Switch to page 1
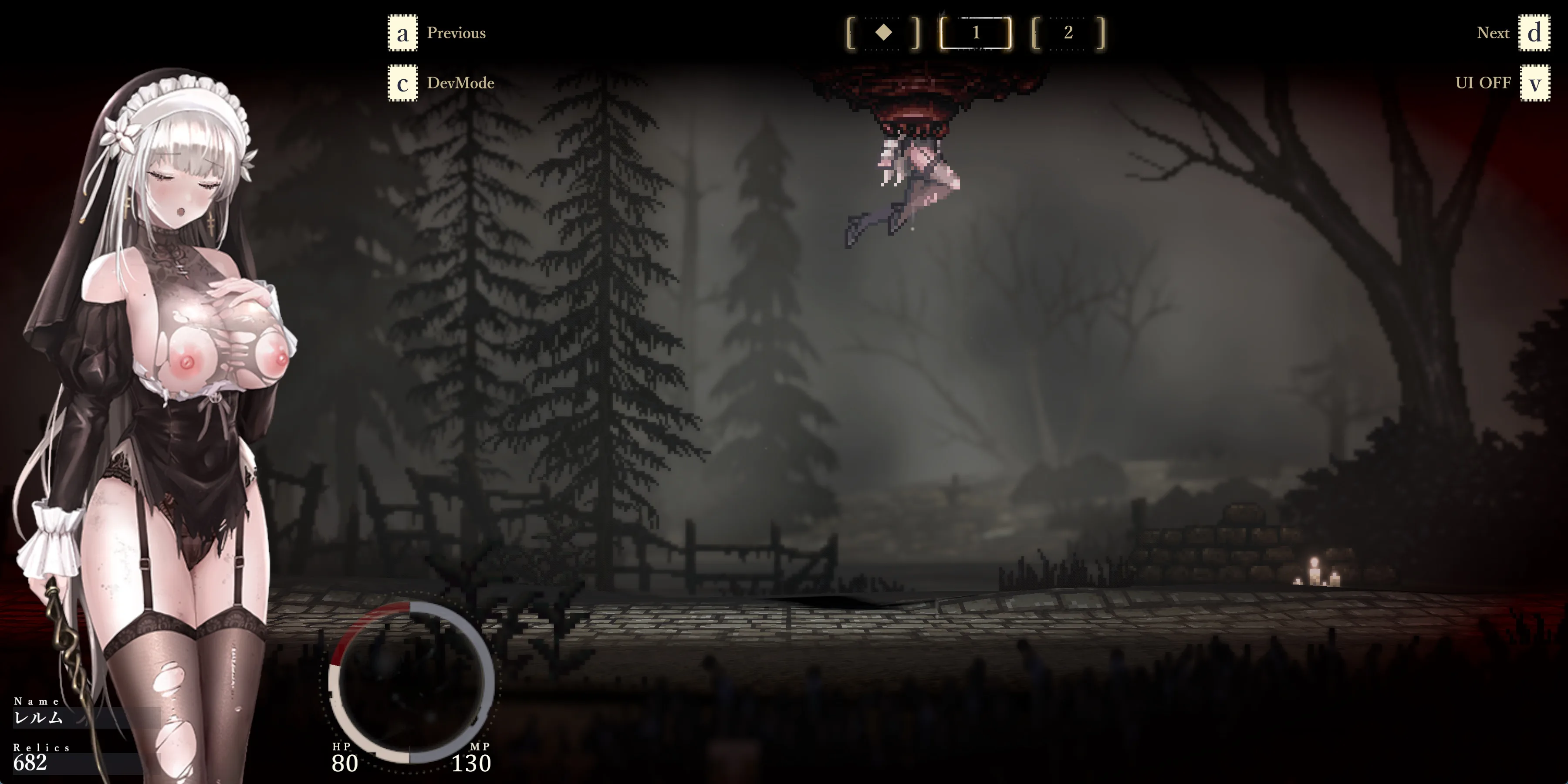1568x784 pixels. pyautogui.click(x=976, y=33)
